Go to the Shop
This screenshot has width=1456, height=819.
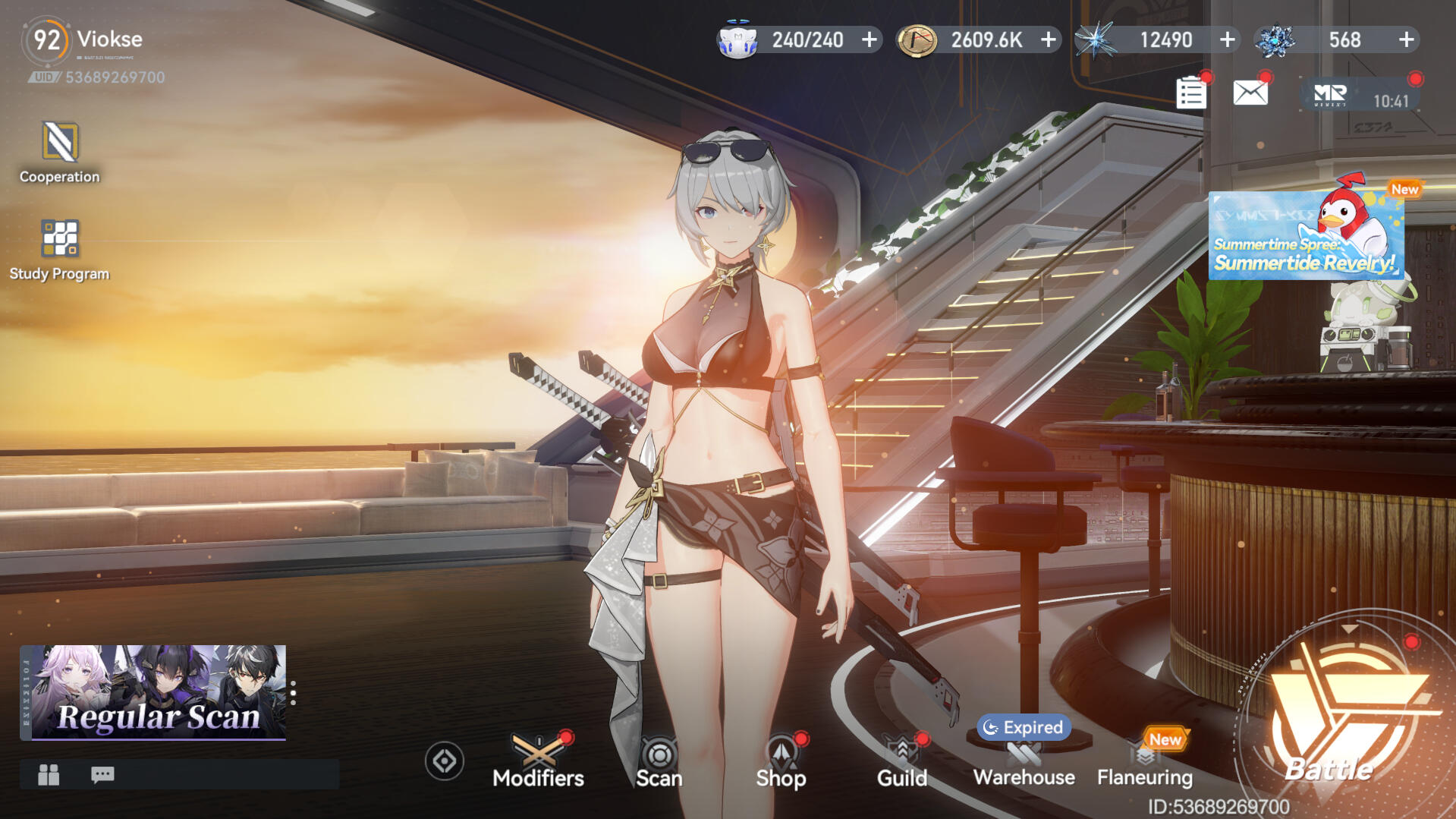coord(781,761)
